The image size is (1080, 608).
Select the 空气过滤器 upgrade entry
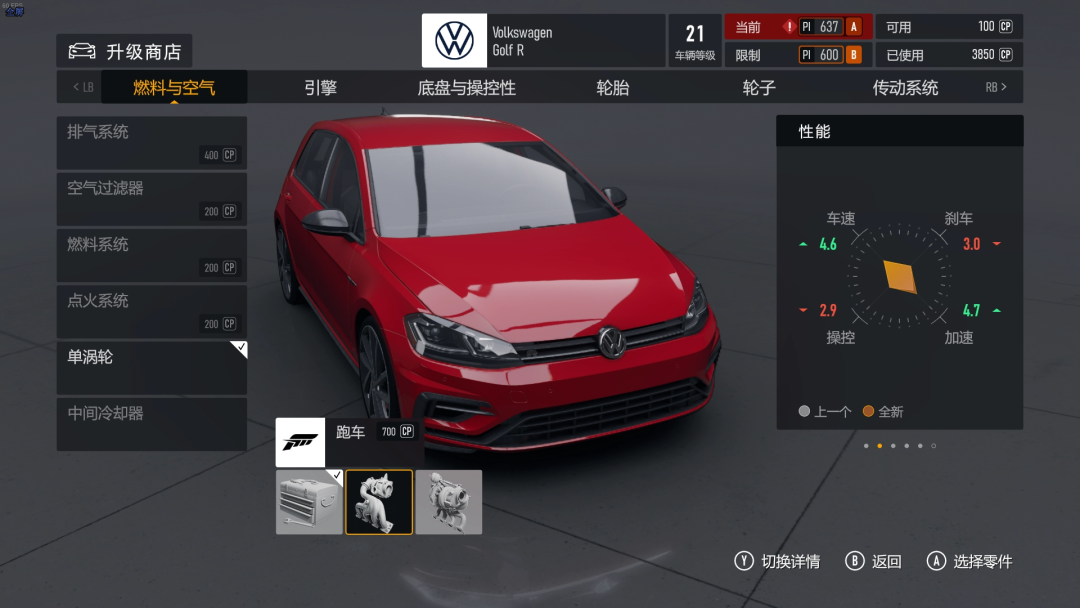(152, 198)
